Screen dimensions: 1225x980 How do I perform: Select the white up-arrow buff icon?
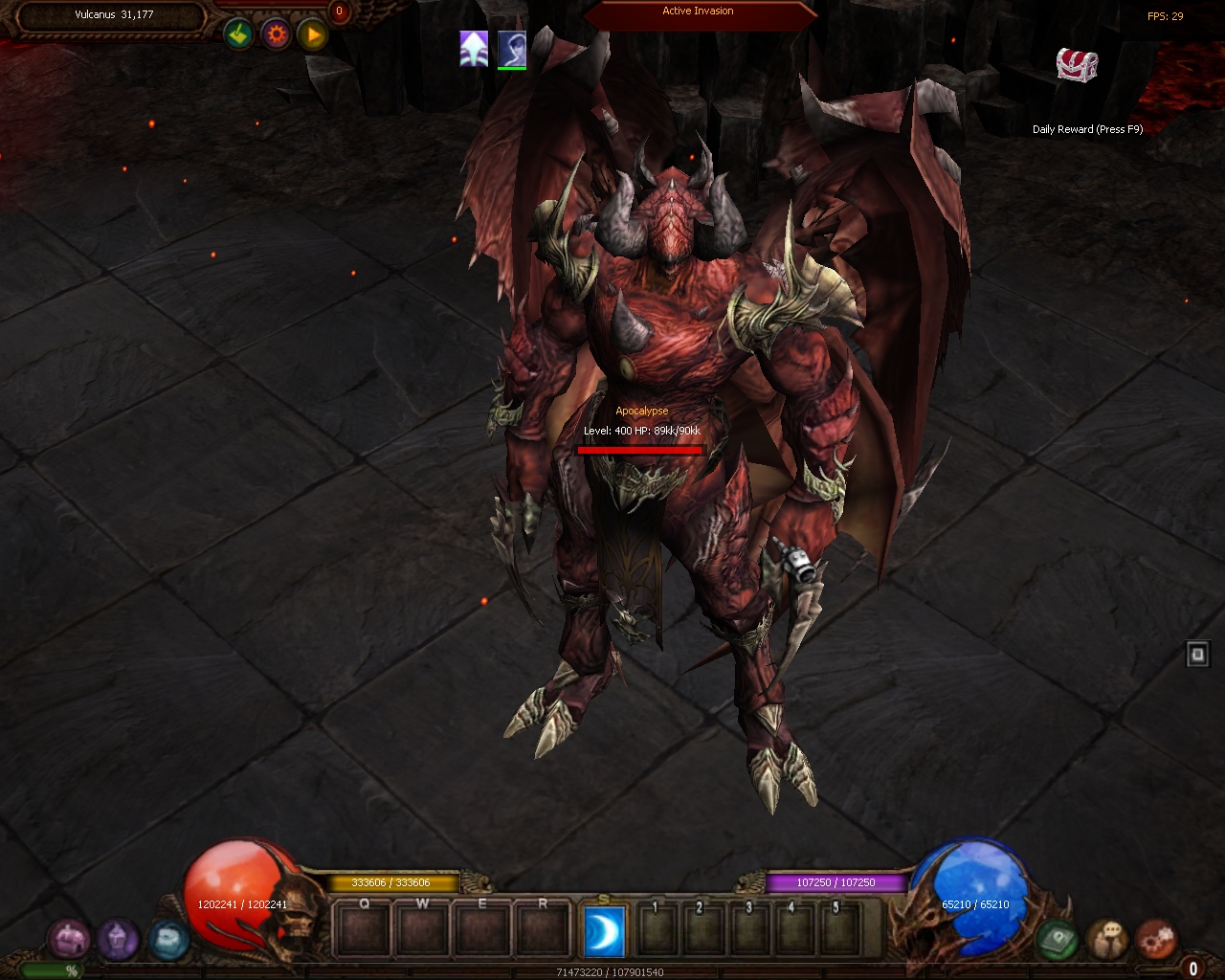coord(474,48)
